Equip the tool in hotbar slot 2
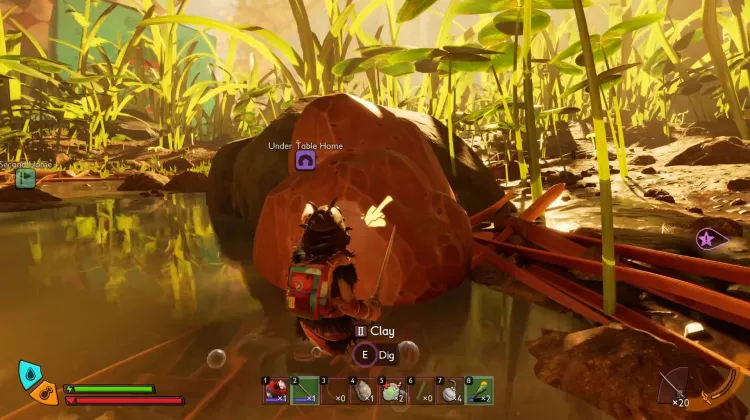The image size is (750, 420). (x=305, y=390)
